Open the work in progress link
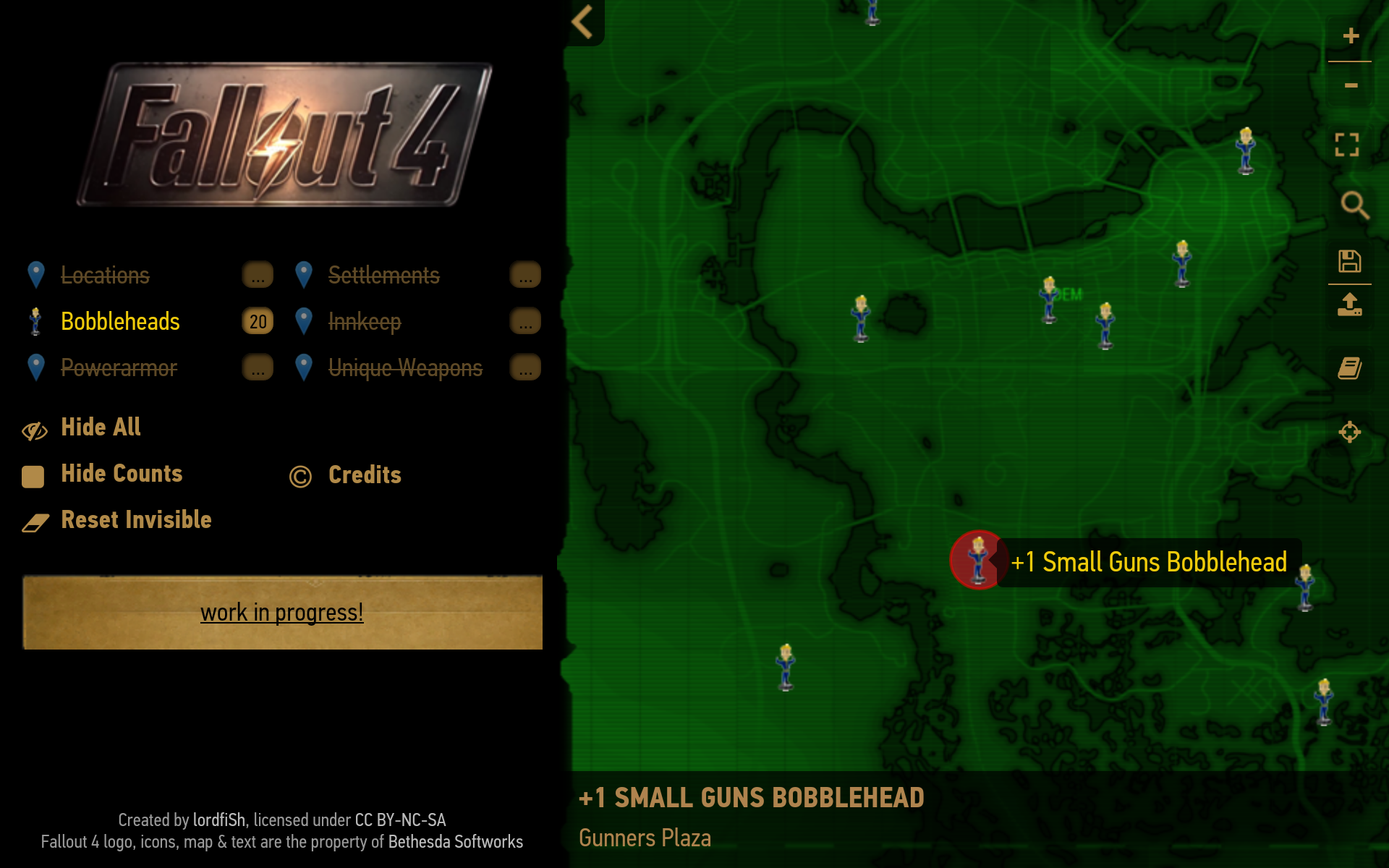This screenshot has width=1389, height=868. tap(281, 613)
